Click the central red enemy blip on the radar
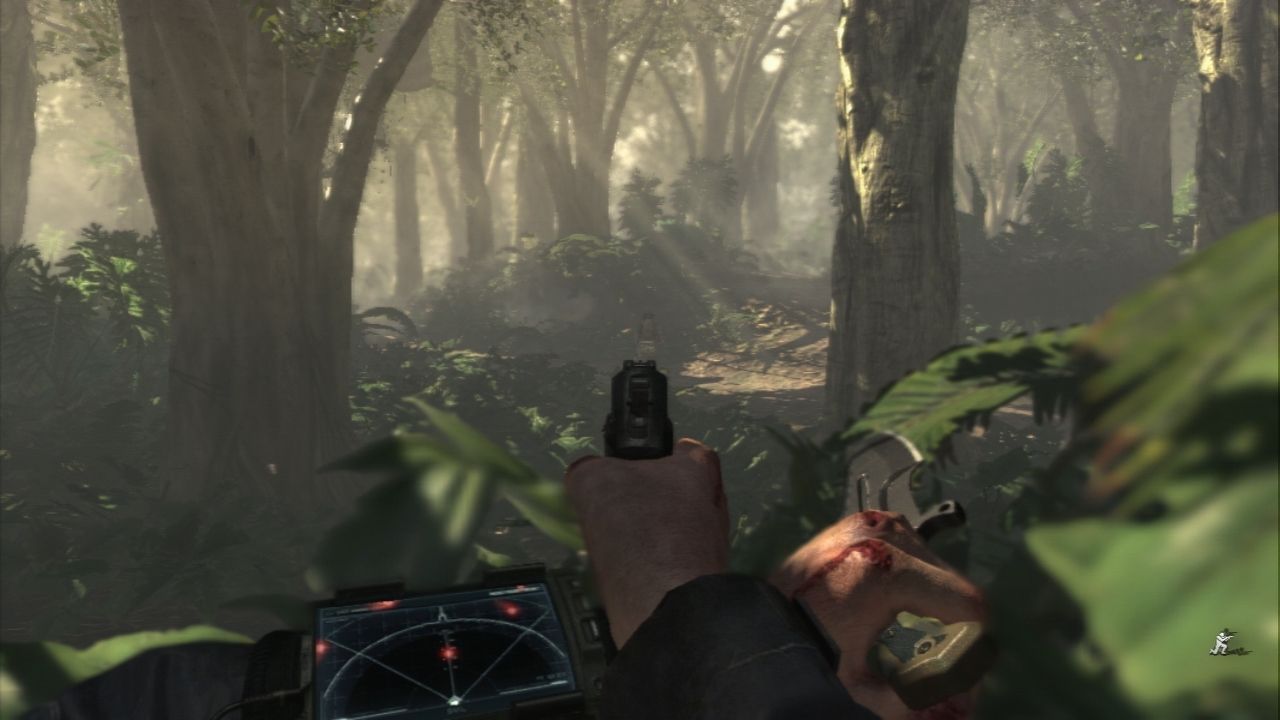This screenshot has width=1280, height=720. coord(448,653)
